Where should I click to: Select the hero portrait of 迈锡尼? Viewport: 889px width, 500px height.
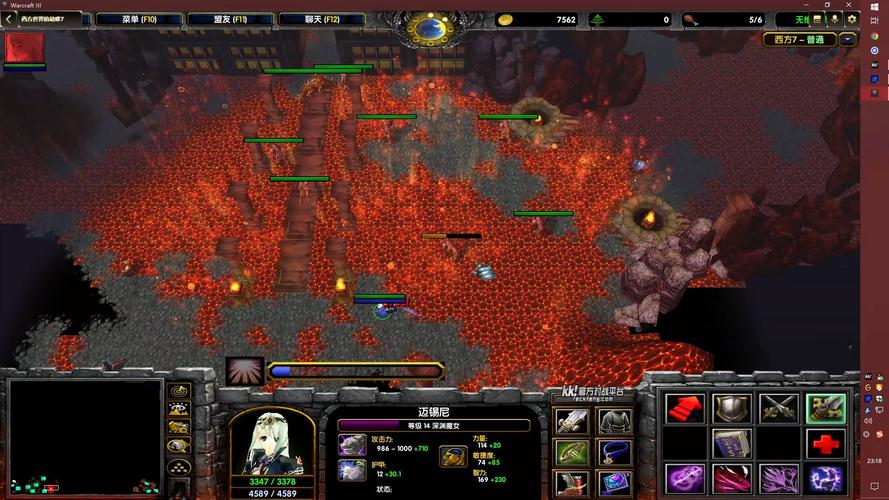coord(271,441)
